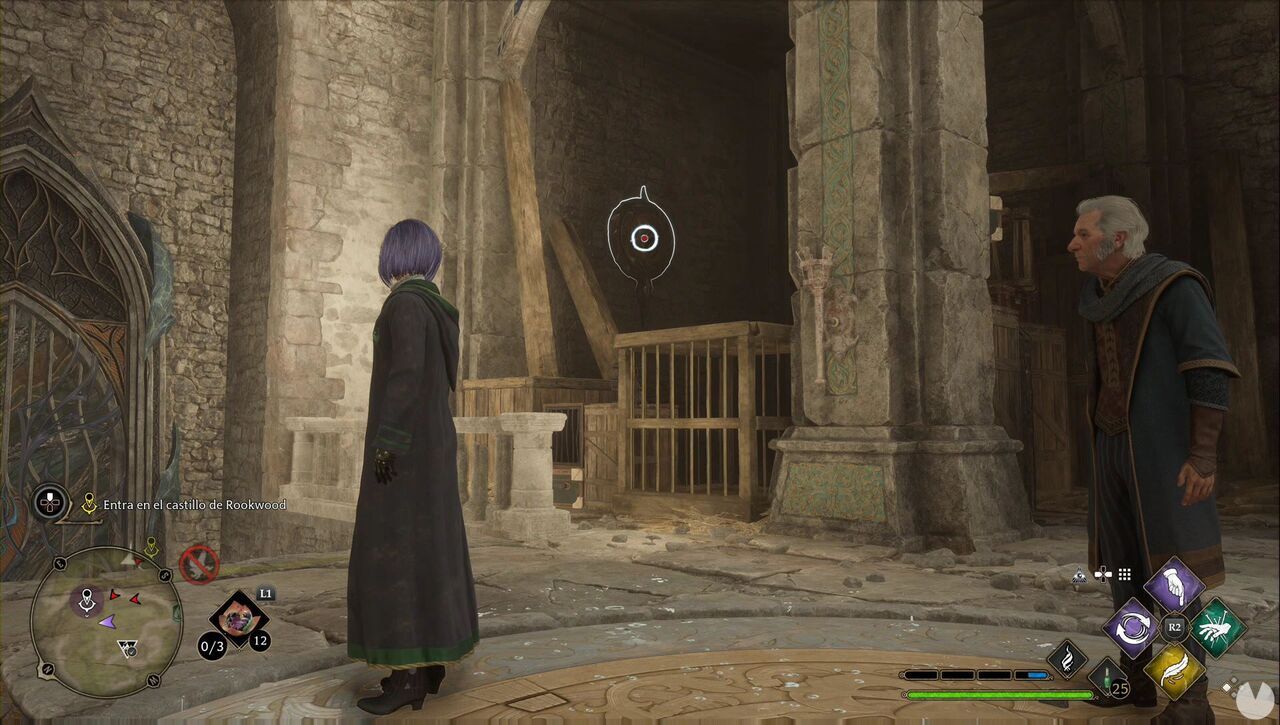Open the spell set grid switcher
Screen dimensions: 1280x725
click(1124, 573)
